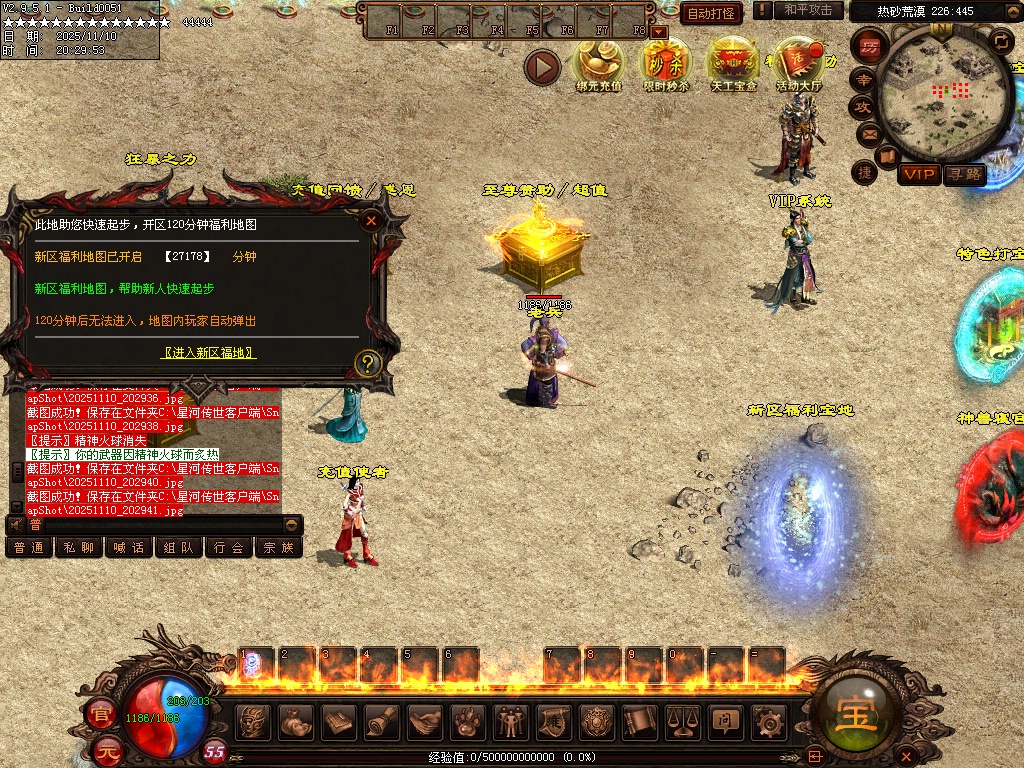The image size is (1024, 768).
Task: Click the 宝 treasure orb button
Action: pyautogui.click(x=857, y=715)
